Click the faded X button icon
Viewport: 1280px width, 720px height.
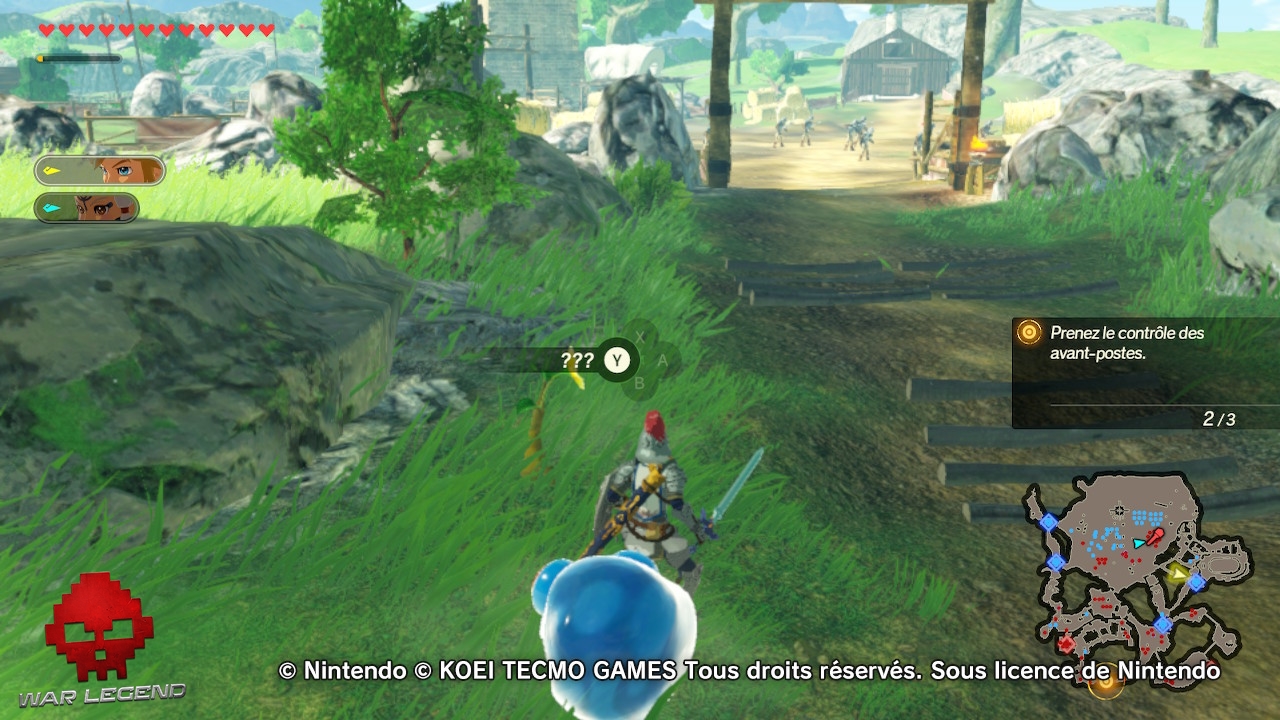[640, 336]
